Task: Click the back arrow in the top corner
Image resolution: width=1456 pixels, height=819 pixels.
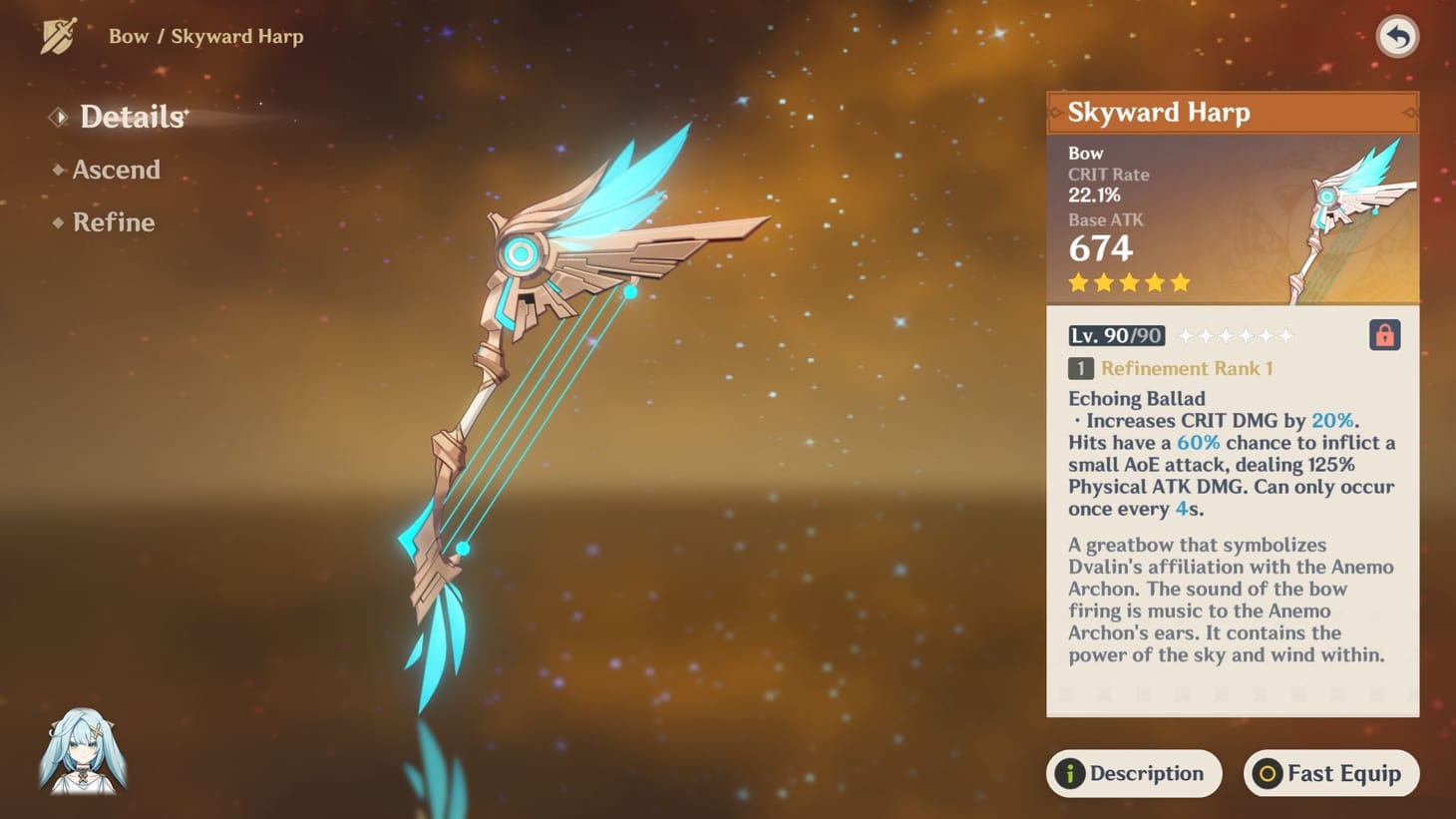Action: point(1396,37)
